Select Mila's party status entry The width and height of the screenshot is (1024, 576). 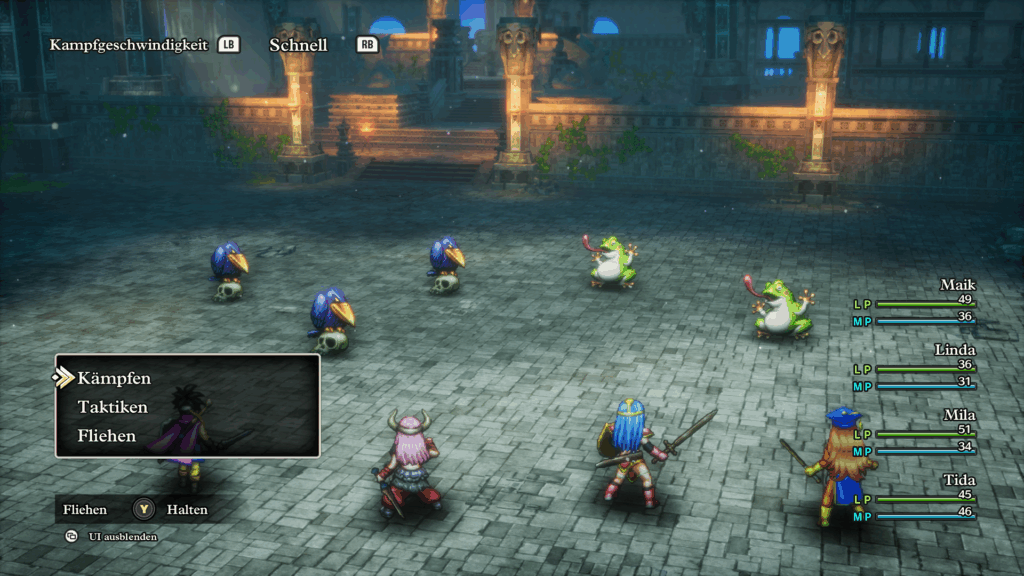point(914,432)
